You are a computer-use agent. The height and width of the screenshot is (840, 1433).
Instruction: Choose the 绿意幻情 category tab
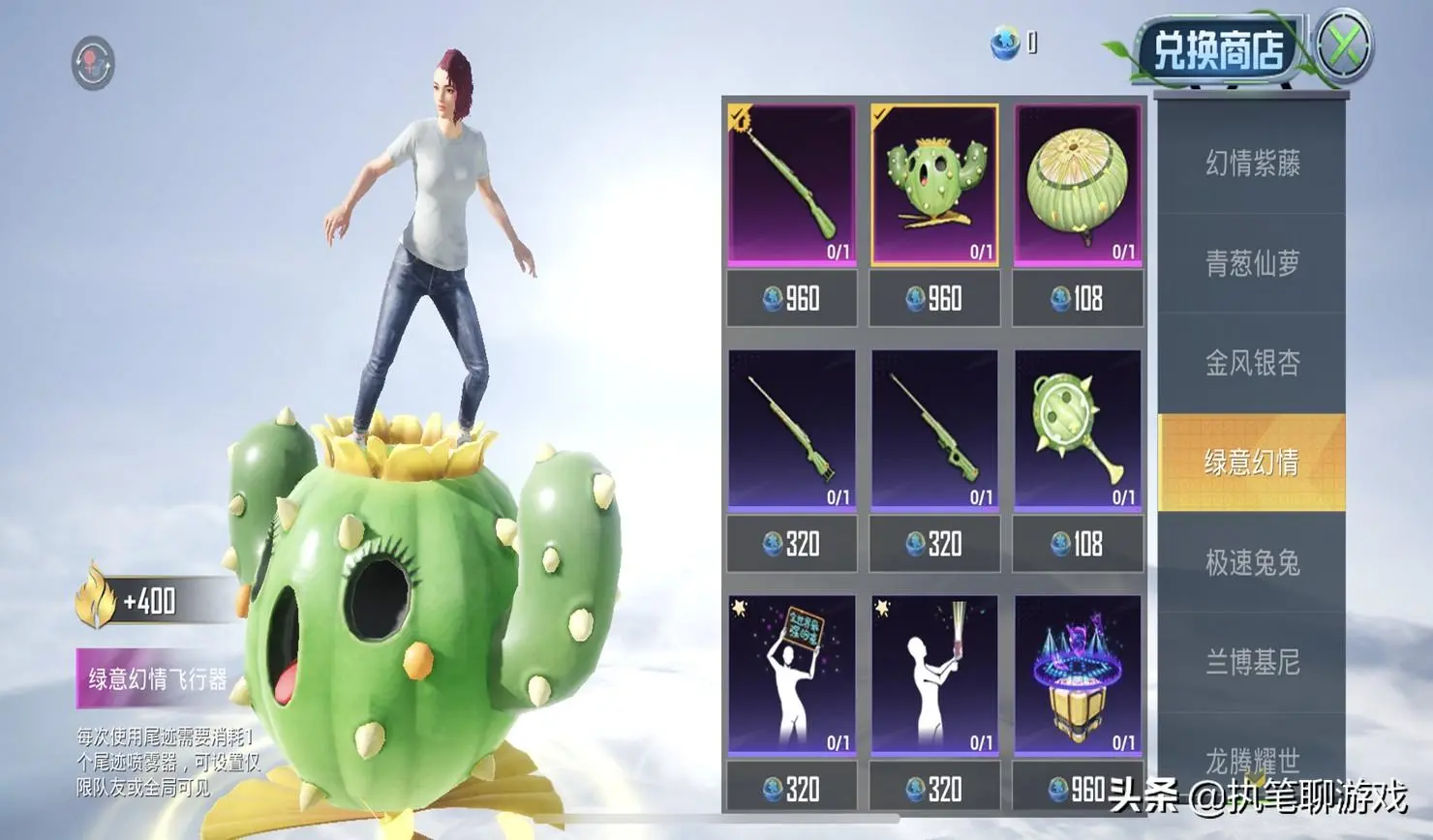[1252, 463]
